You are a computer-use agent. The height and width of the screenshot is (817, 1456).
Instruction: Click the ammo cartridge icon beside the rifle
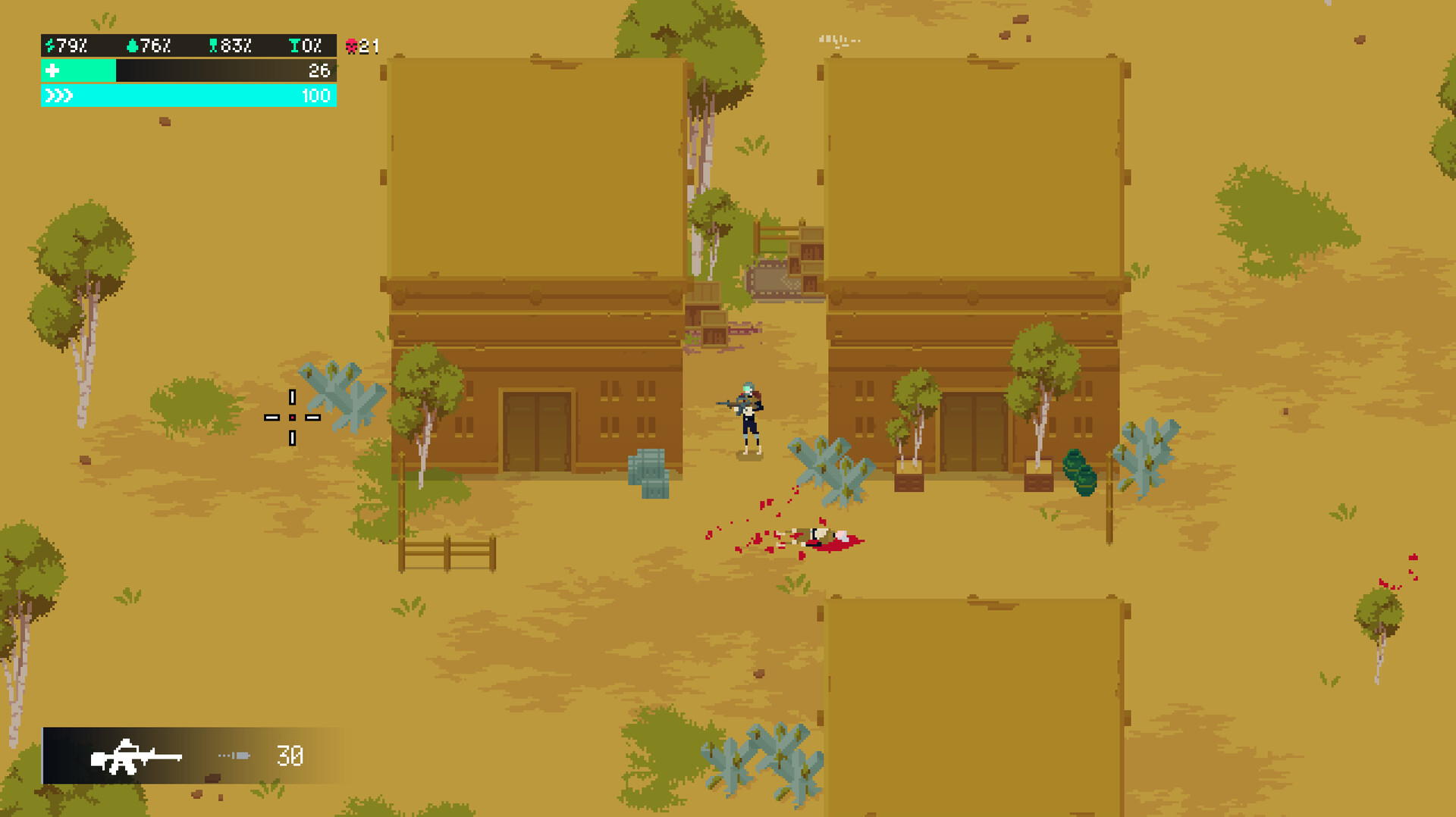pyautogui.click(x=234, y=756)
